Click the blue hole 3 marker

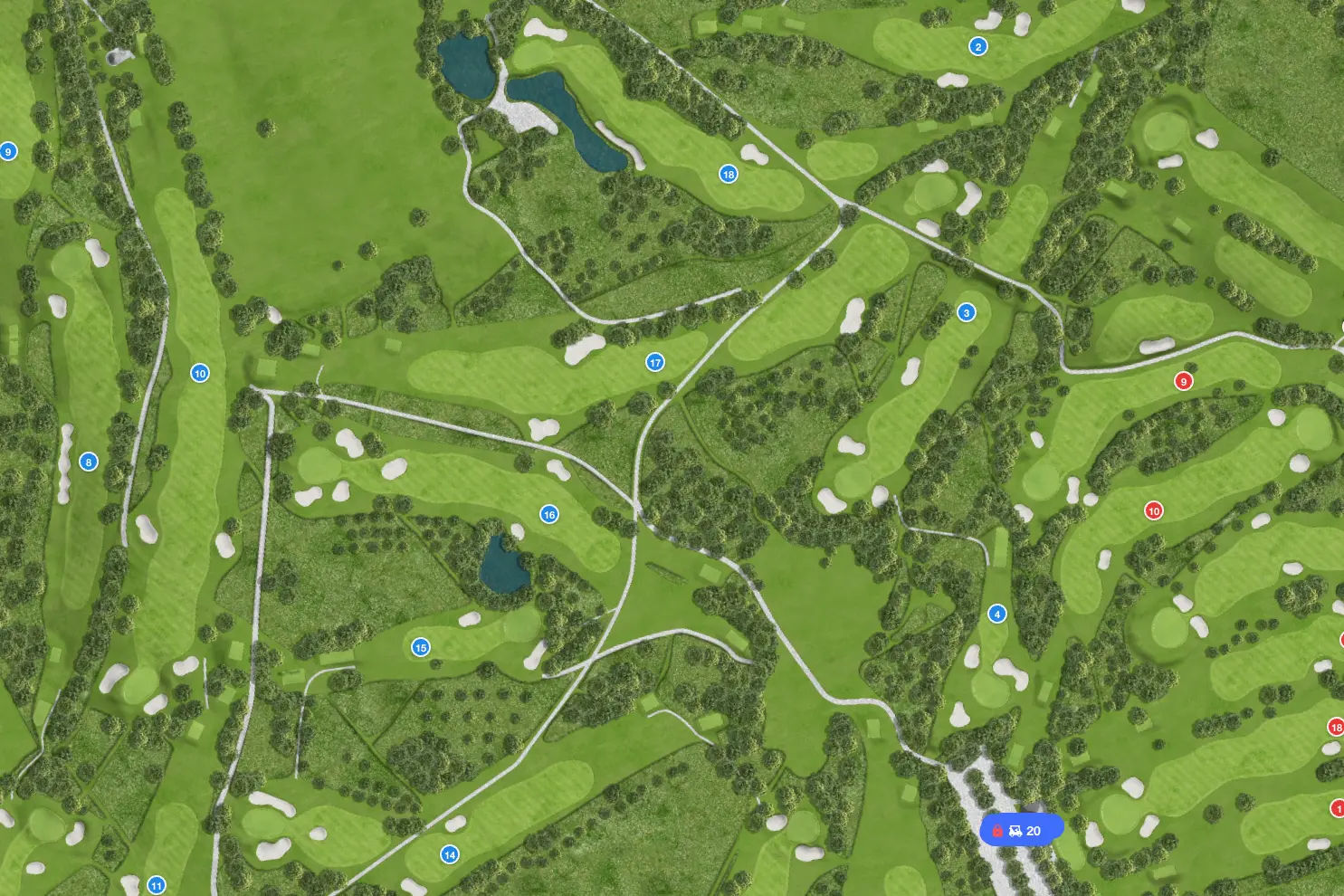tap(966, 312)
